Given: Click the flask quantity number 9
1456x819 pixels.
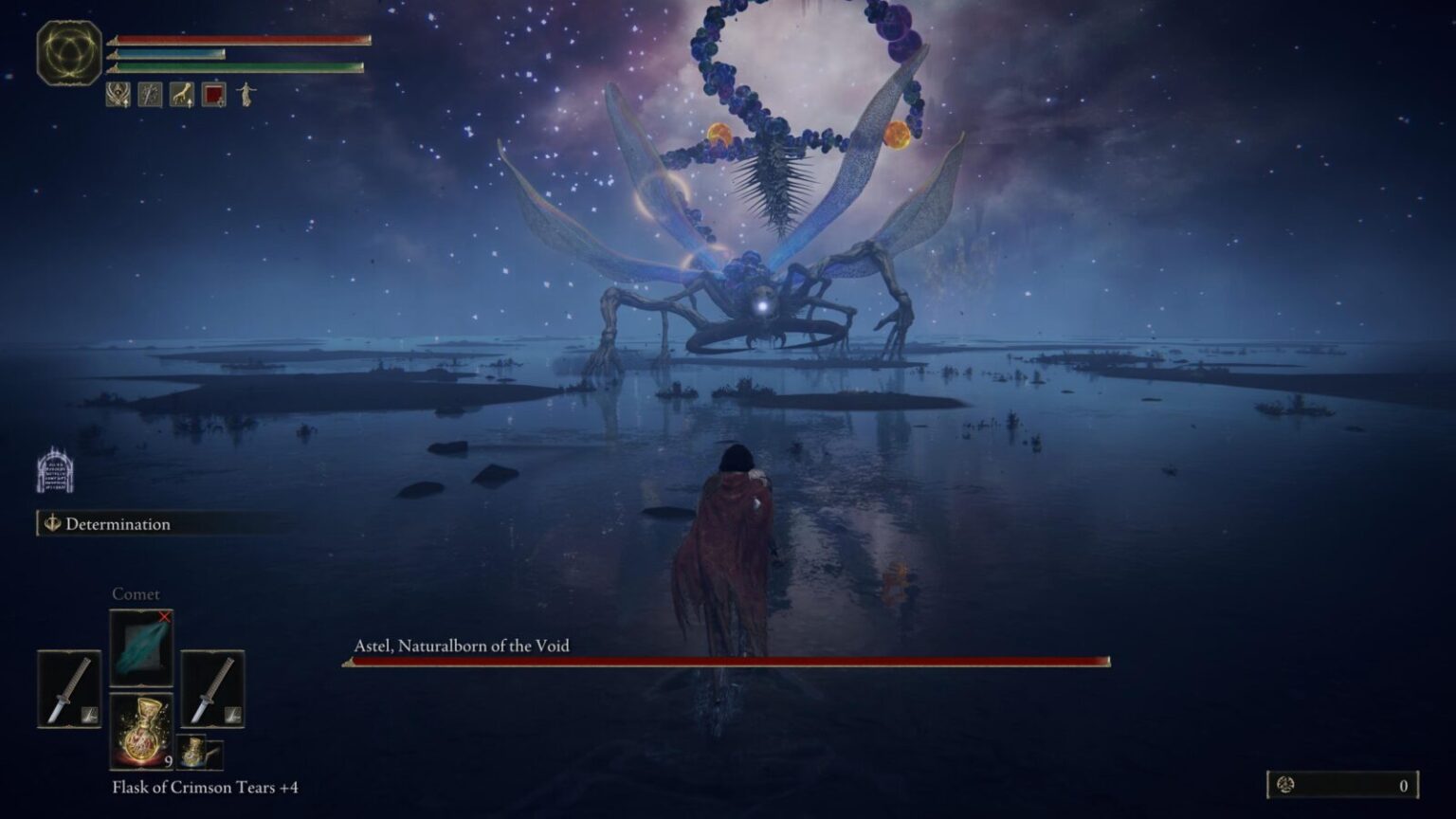Looking at the screenshot, I should tap(168, 760).
